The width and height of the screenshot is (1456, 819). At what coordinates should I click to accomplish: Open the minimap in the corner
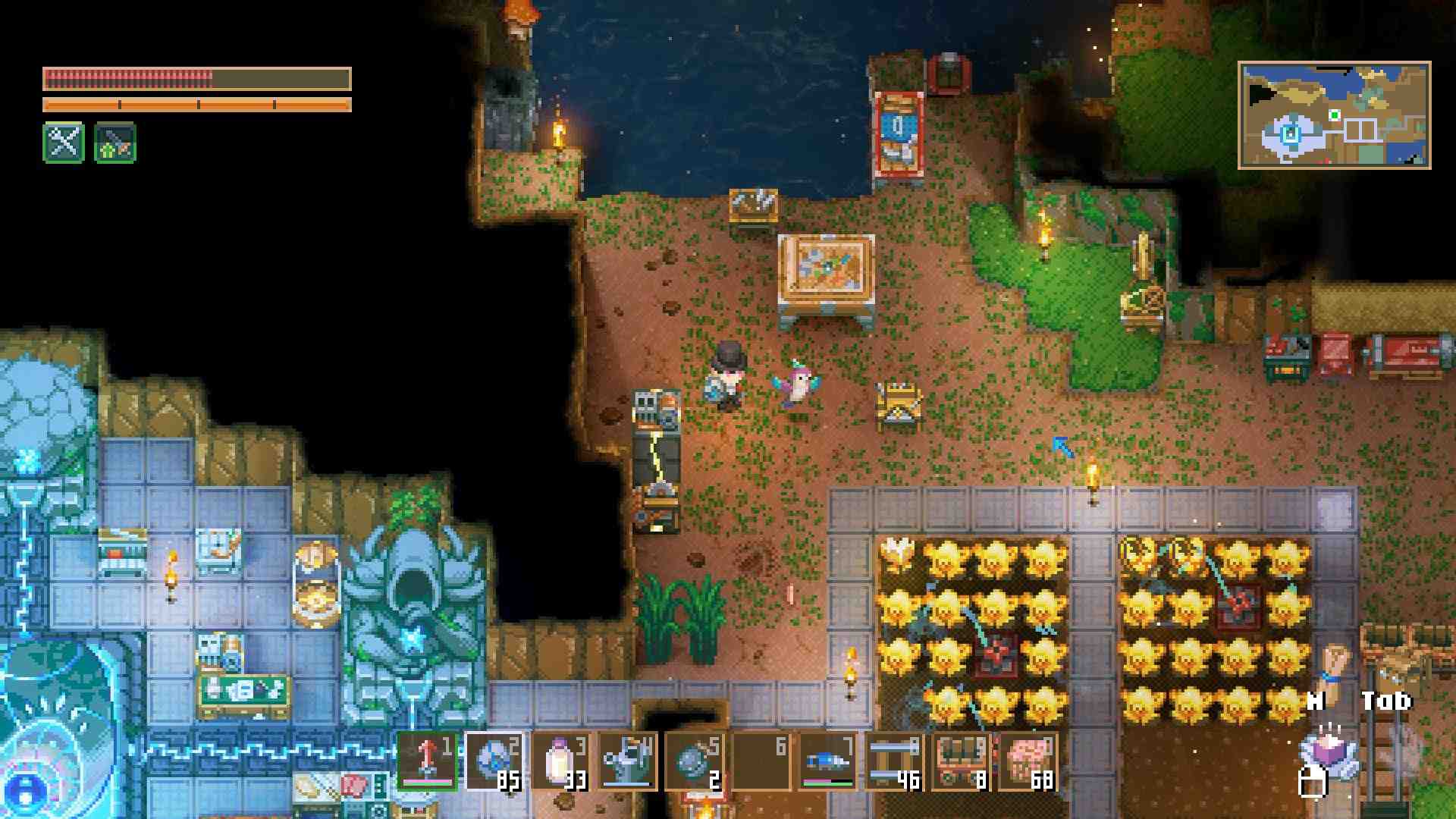coord(1334,115)
